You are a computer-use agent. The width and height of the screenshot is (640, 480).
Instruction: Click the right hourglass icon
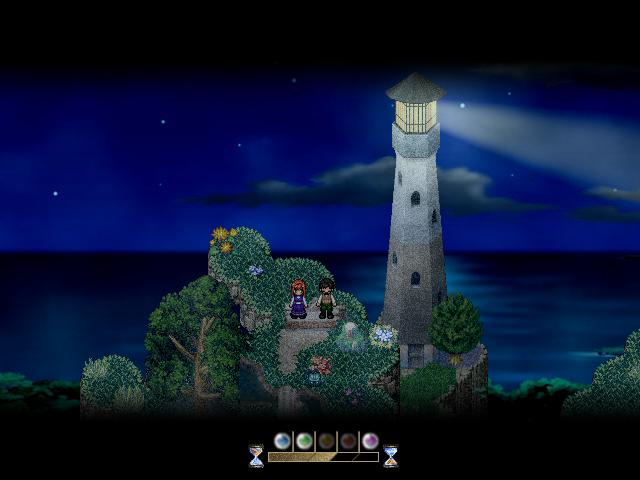(x=390, y=456)
